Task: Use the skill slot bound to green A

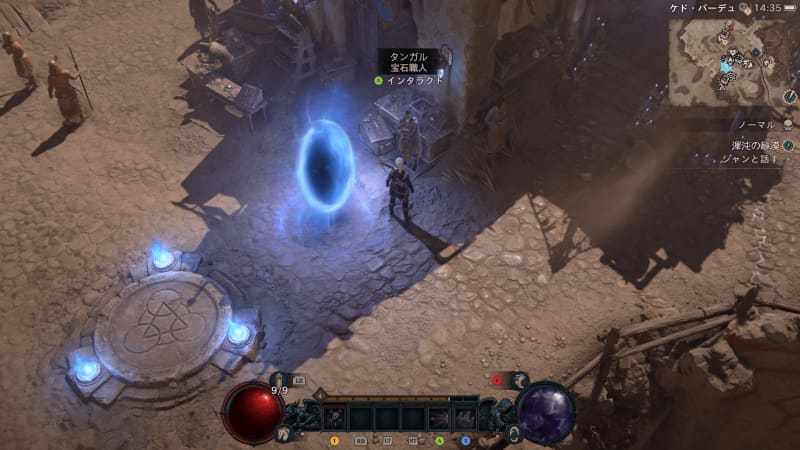Action: 439,418
